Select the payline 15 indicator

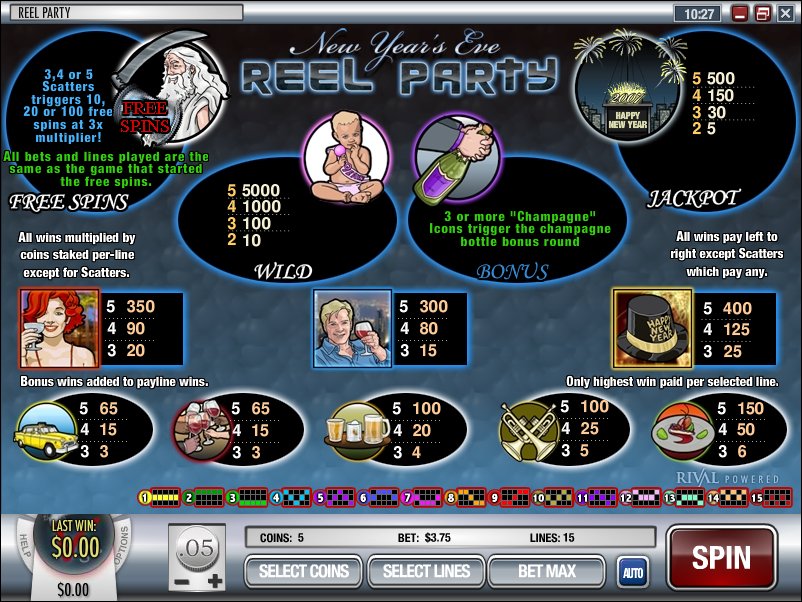click(x=768, y=496)
